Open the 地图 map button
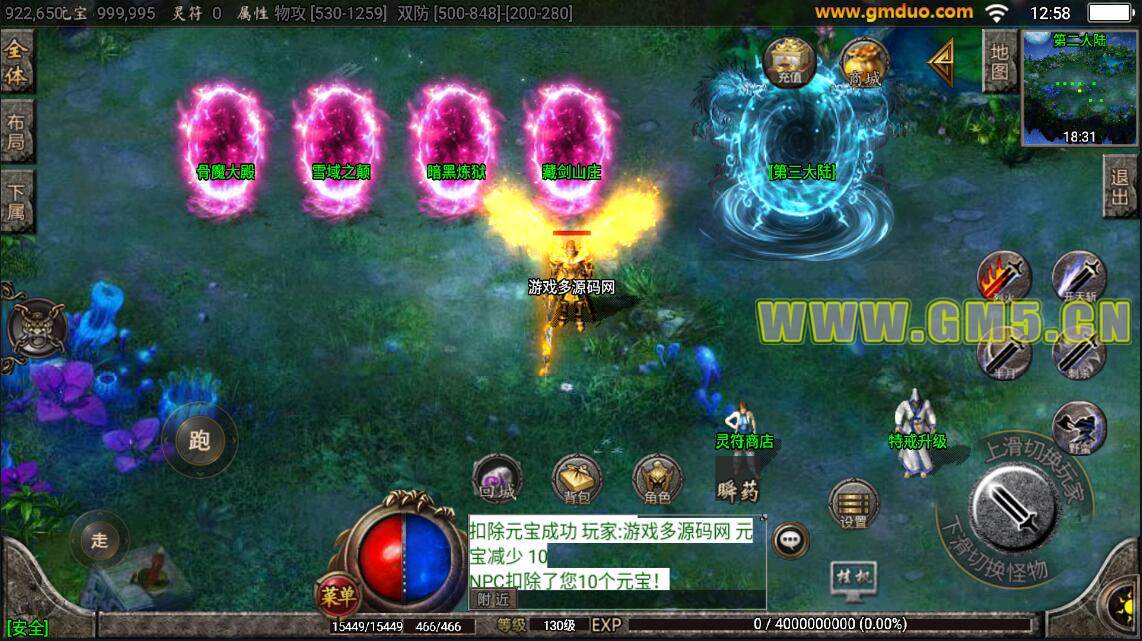The image size is (1142, 641). (x=999, y=60)
